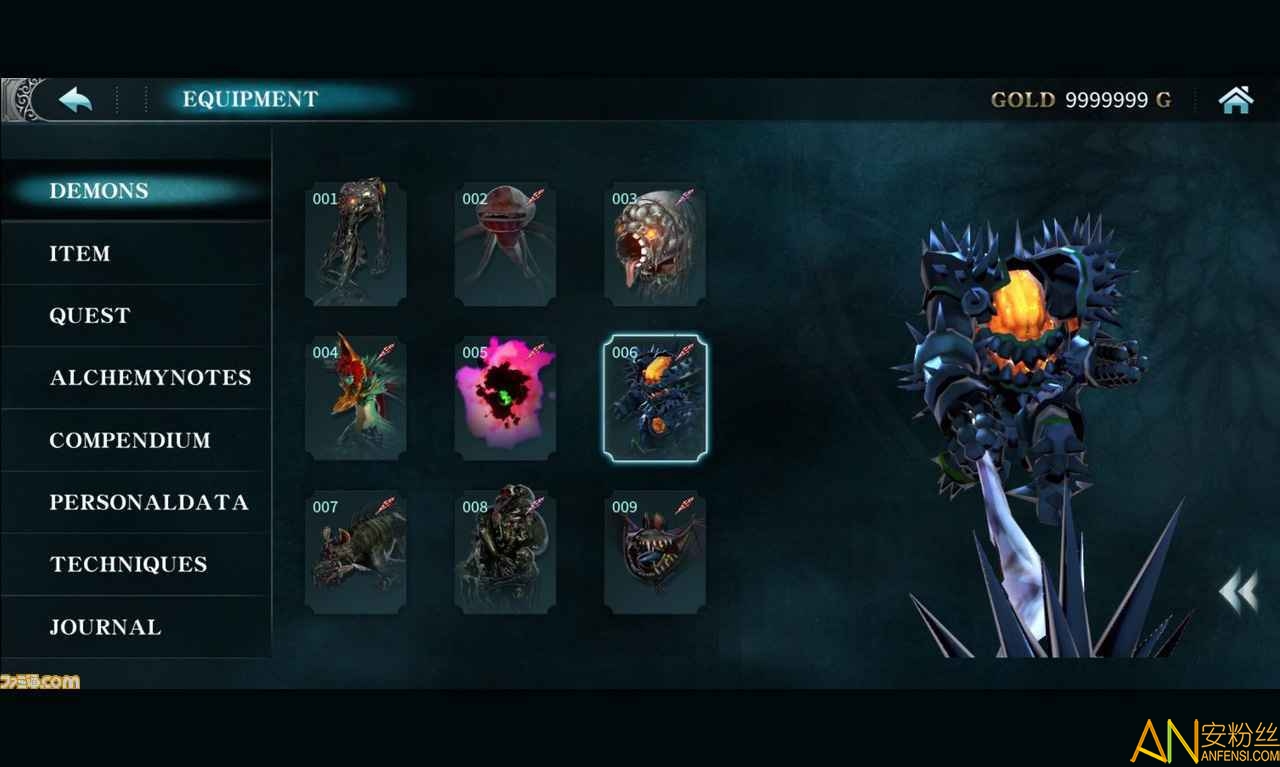Open Alchemynotes
Image resolution: width=1280 pixels, height=767 pixels.
tap(150, 378)
